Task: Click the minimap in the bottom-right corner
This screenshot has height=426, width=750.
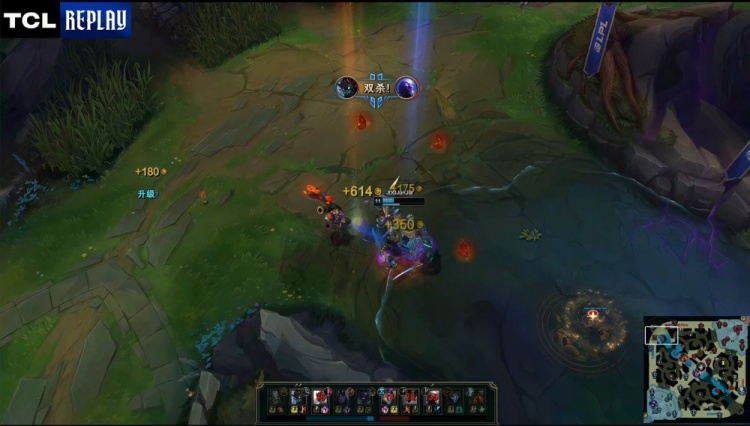Action: click(694, 369)
